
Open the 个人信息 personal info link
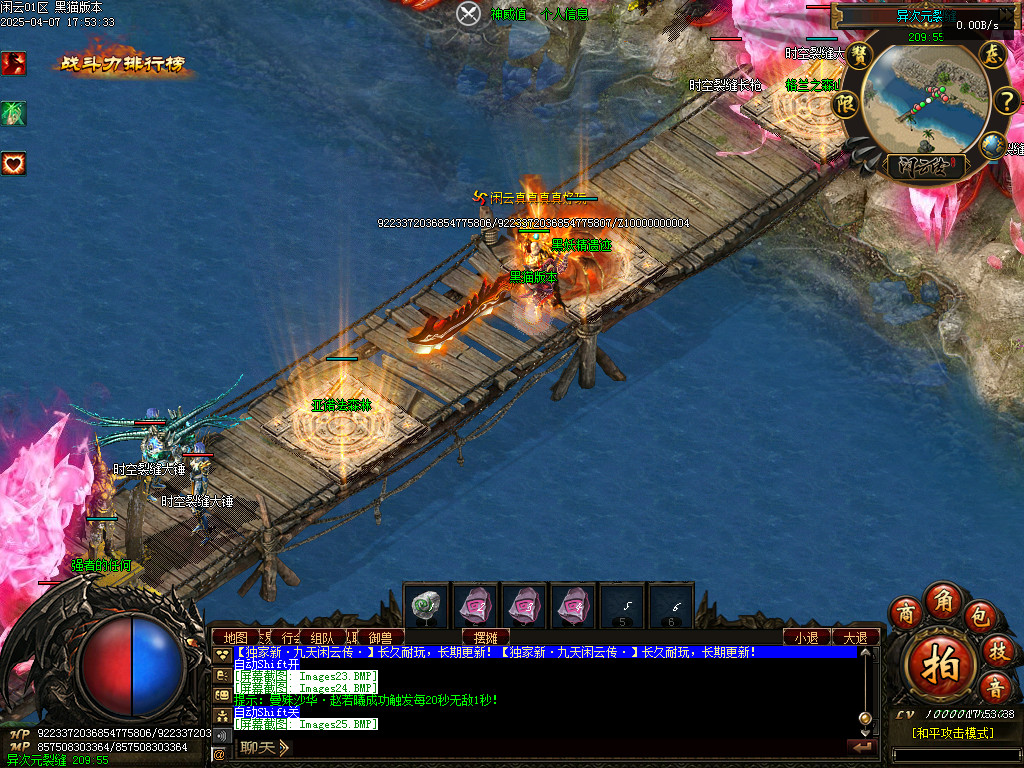pos(564,14)
